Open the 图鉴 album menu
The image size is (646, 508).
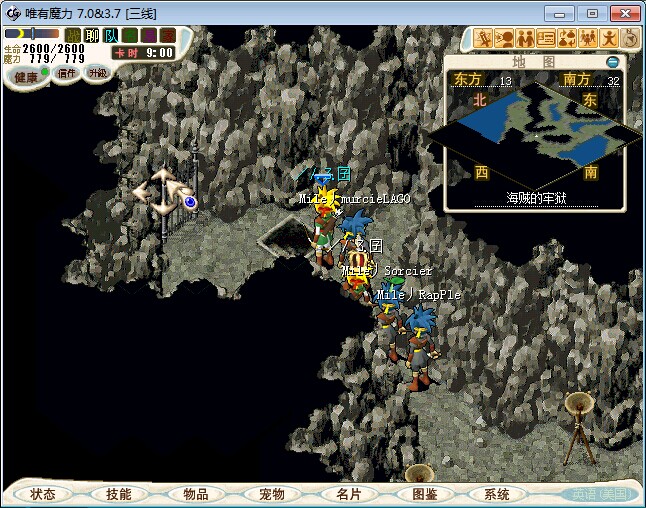click(x=423, y=494)
